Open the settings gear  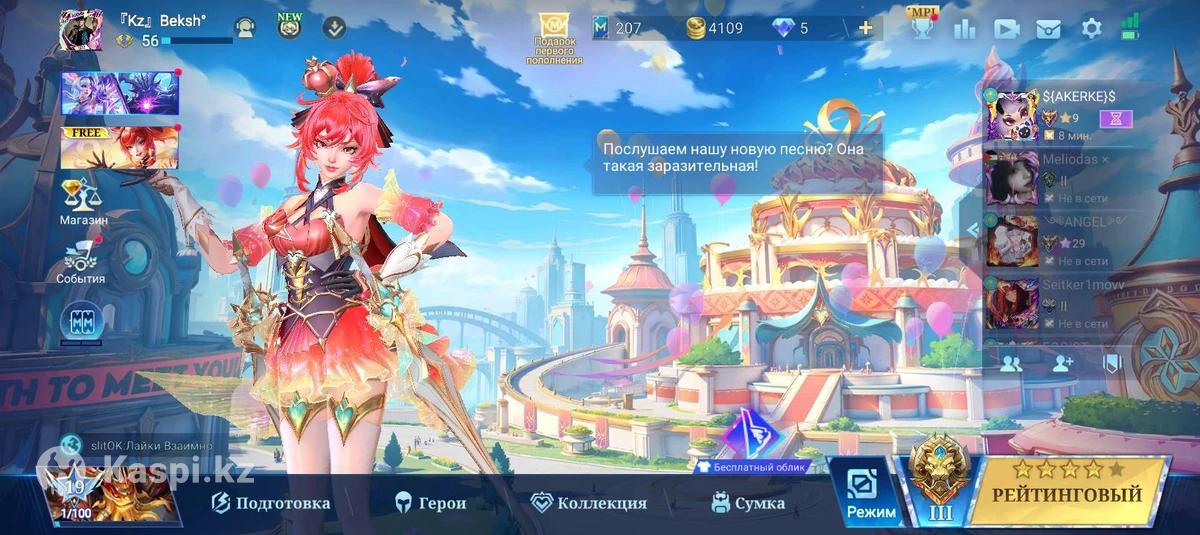(x=1092, y=28)
